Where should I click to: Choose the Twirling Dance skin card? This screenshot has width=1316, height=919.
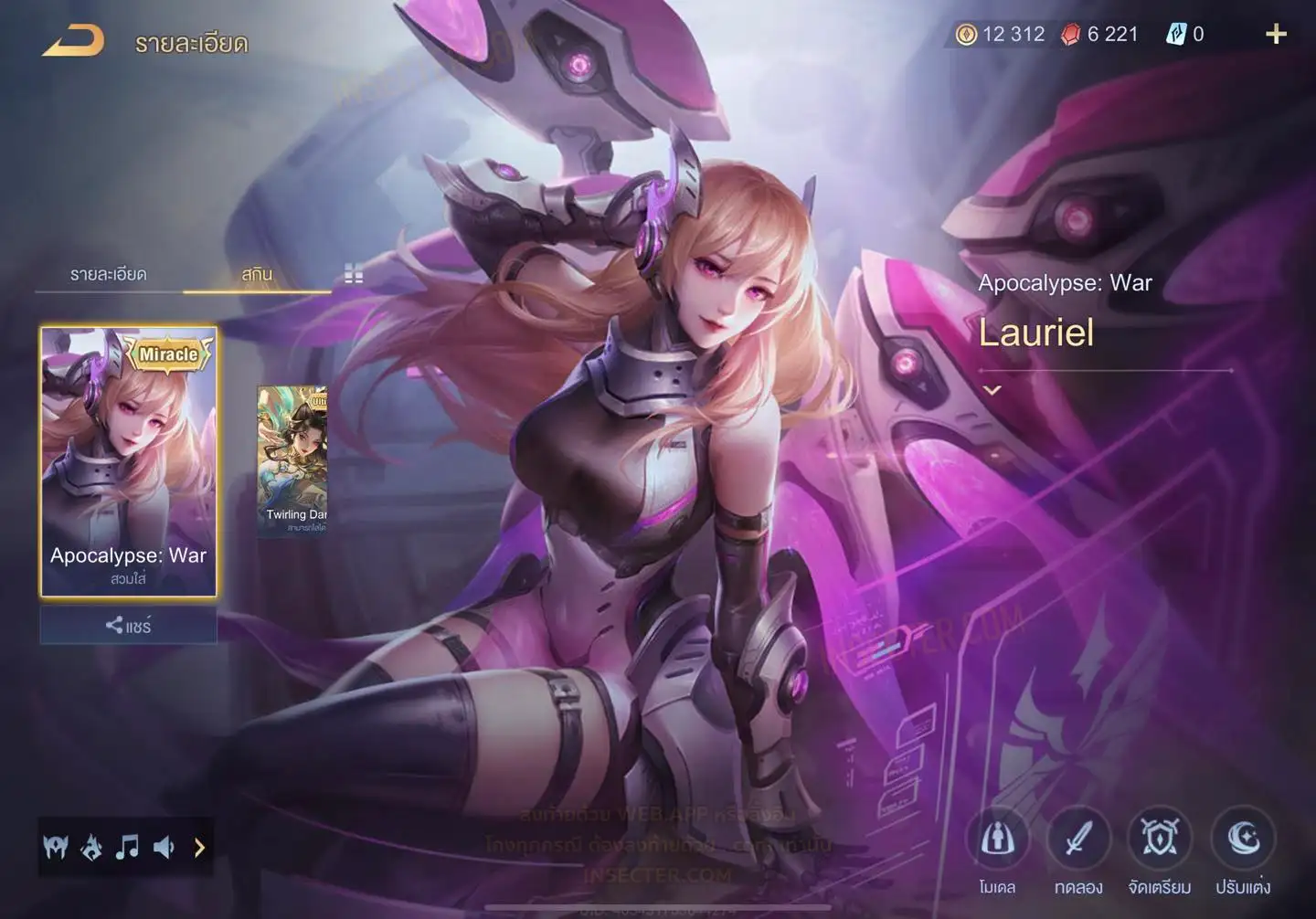point(292,459)
